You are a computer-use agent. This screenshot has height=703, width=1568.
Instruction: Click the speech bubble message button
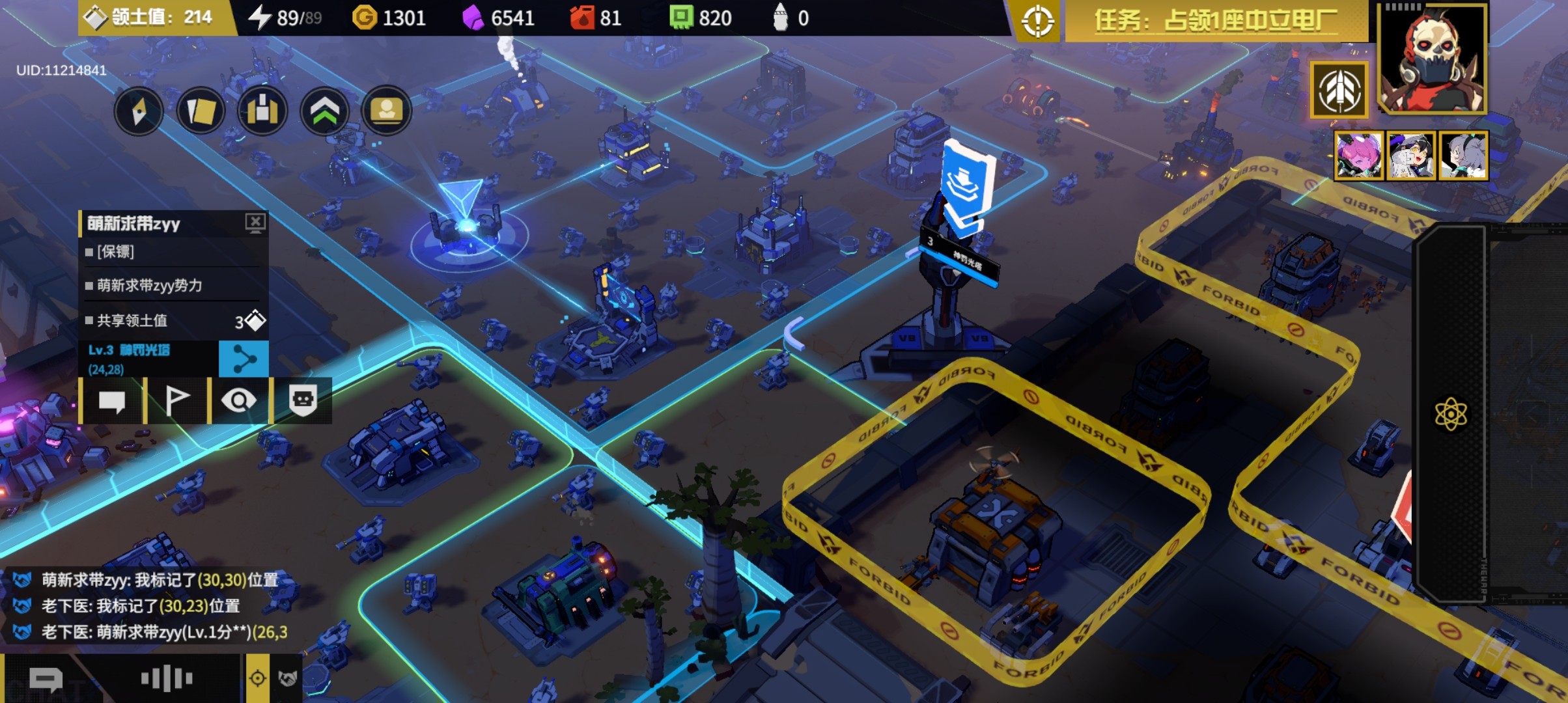tap(111, 401)
